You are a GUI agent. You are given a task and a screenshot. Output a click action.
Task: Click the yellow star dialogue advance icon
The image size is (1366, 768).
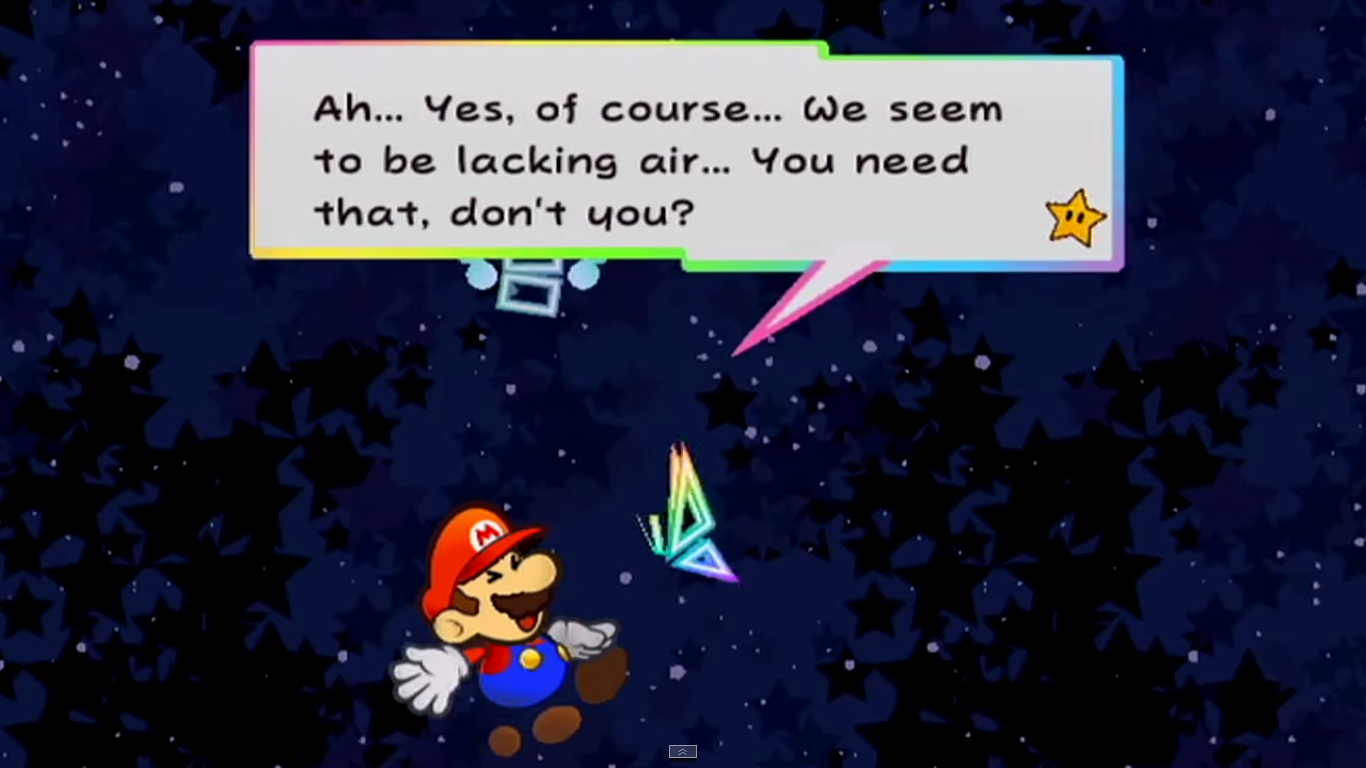click(1073, 216)
